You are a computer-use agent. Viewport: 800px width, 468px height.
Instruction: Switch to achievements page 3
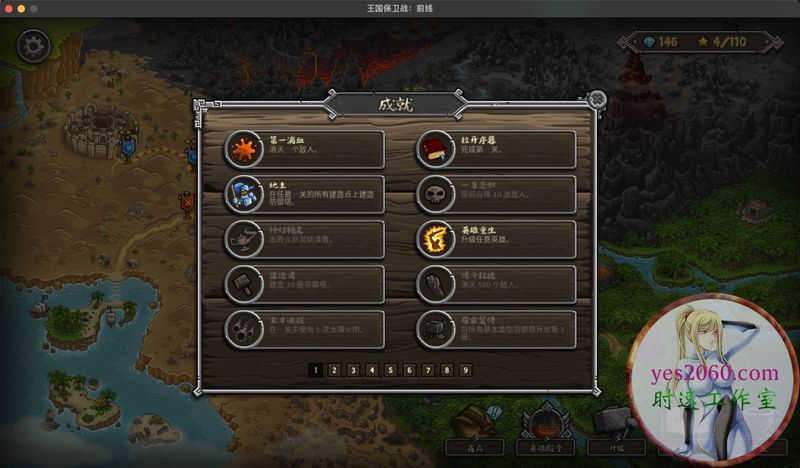click(352, 369)
